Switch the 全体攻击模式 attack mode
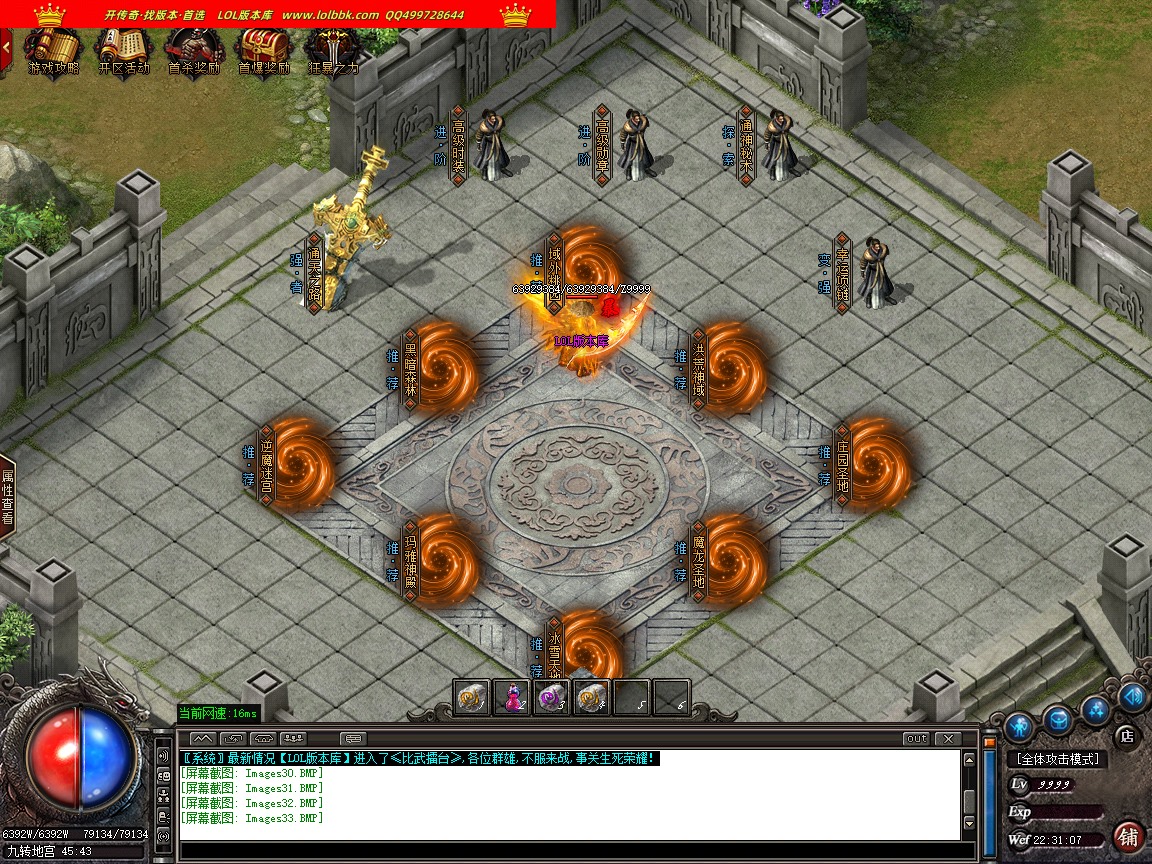Screen dimensions: 1152x864 (1058, 759)
